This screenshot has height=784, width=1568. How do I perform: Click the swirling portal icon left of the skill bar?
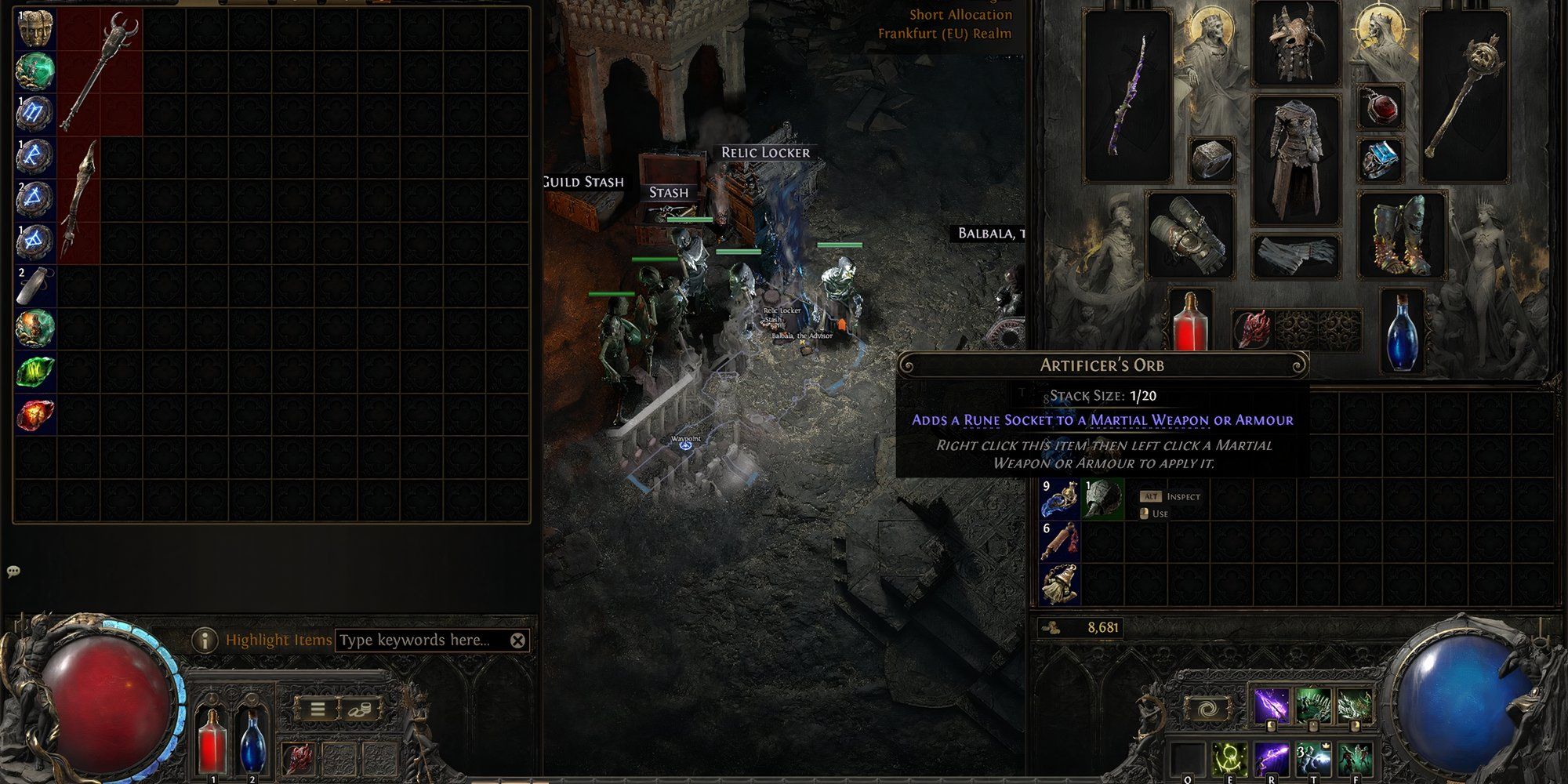coord(1208,708)
